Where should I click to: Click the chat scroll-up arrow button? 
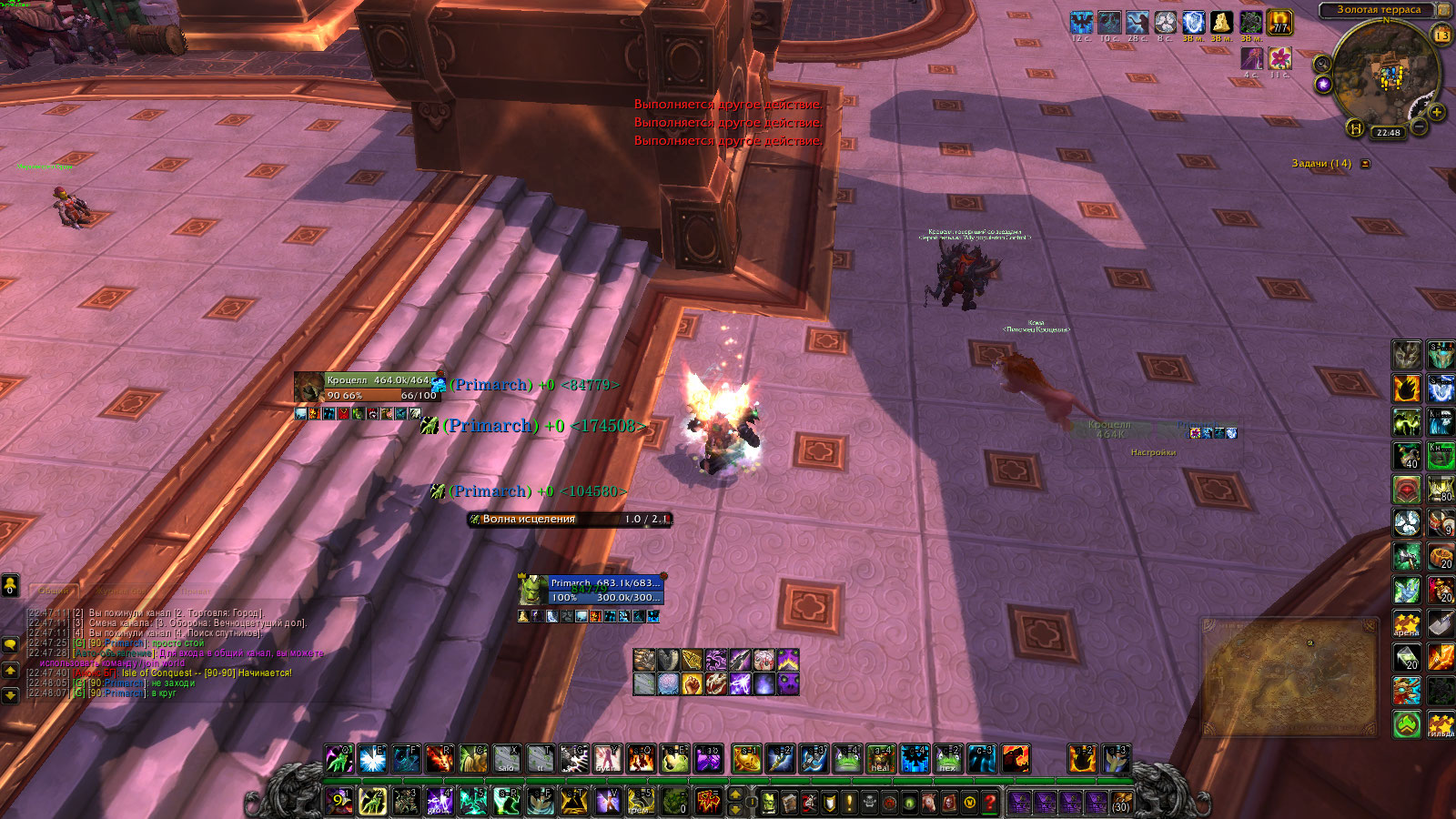point(11,671)
